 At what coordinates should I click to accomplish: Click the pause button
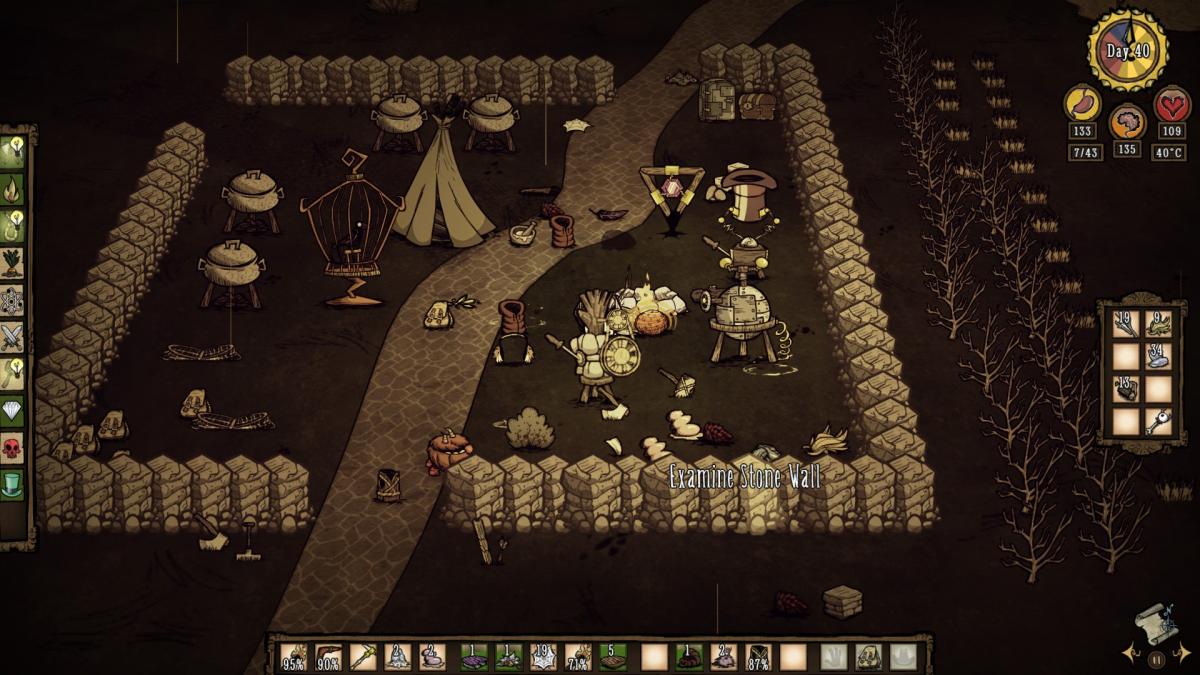tap(1157, 659)
